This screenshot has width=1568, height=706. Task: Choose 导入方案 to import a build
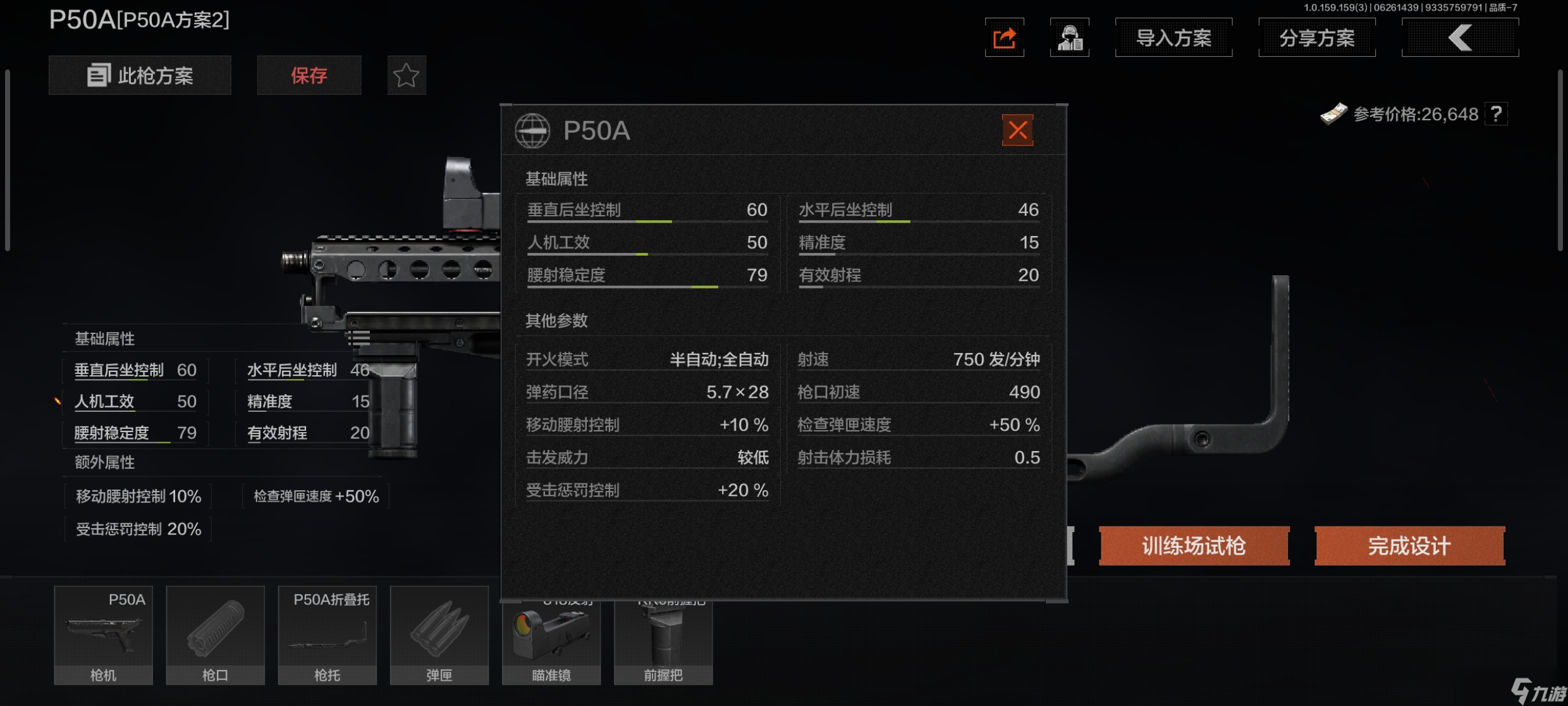[1173, 38]
